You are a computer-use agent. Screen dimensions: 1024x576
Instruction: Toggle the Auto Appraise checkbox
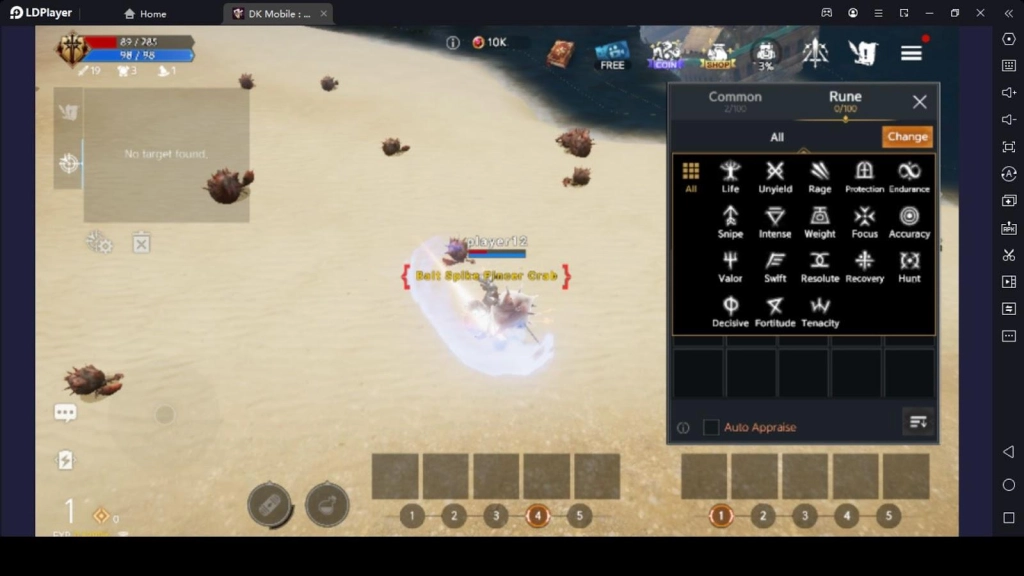[x=711, y=427]
